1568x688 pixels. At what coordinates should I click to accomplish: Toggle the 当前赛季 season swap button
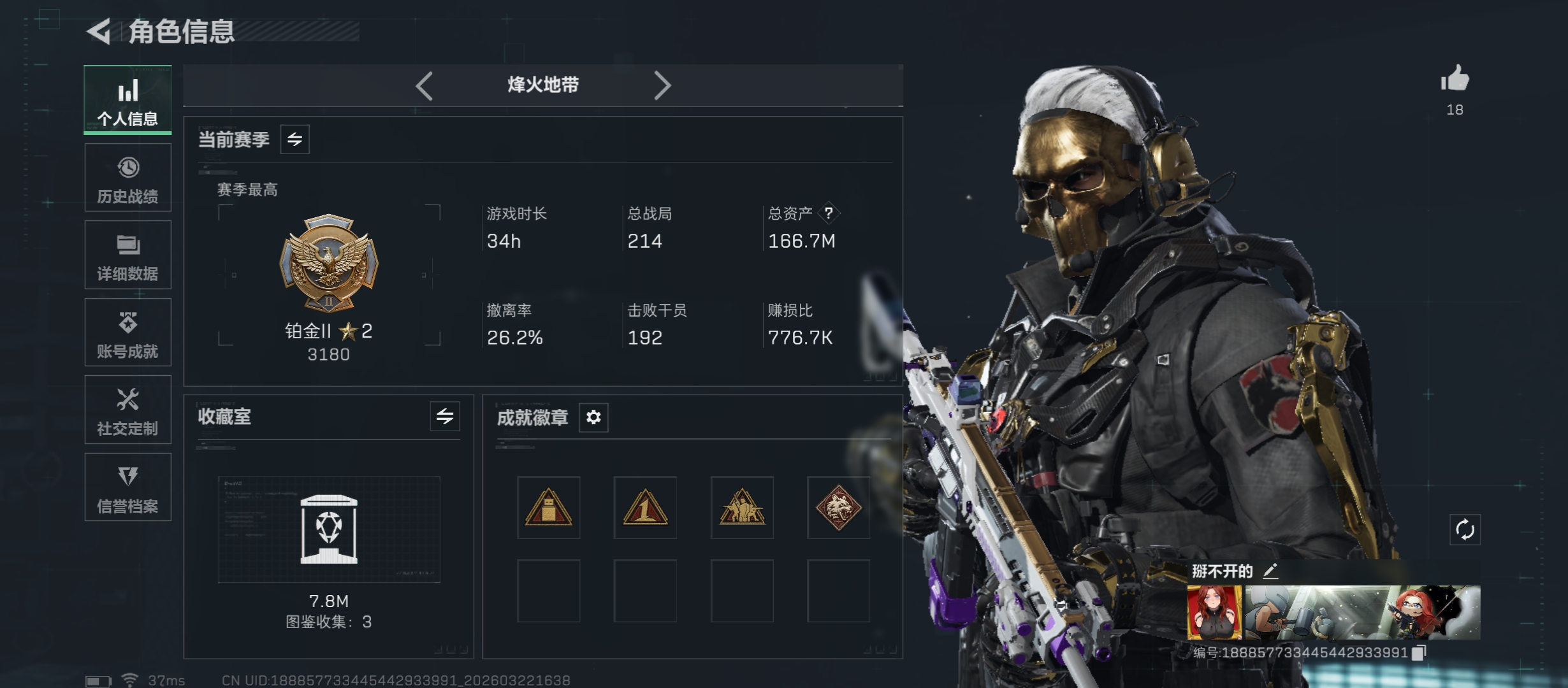[x=294, y=140]
